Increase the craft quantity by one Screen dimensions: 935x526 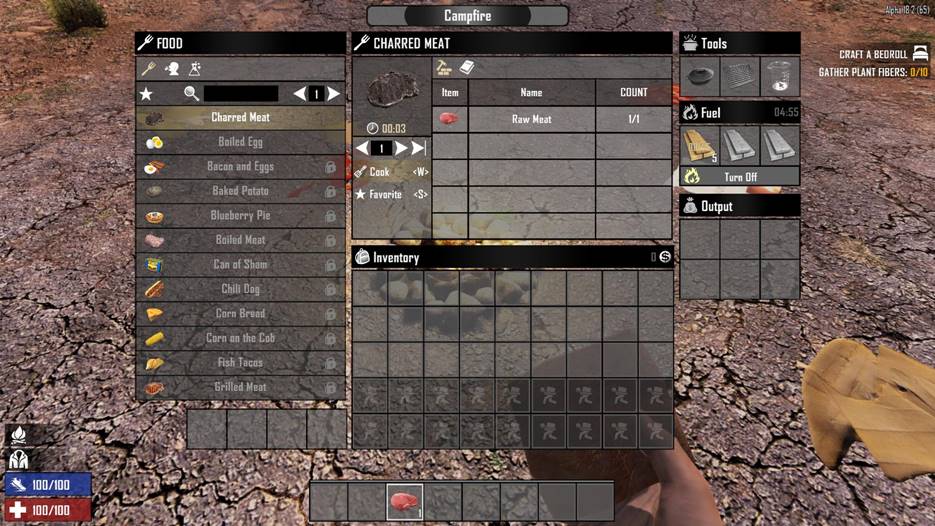tap(401, 148)
